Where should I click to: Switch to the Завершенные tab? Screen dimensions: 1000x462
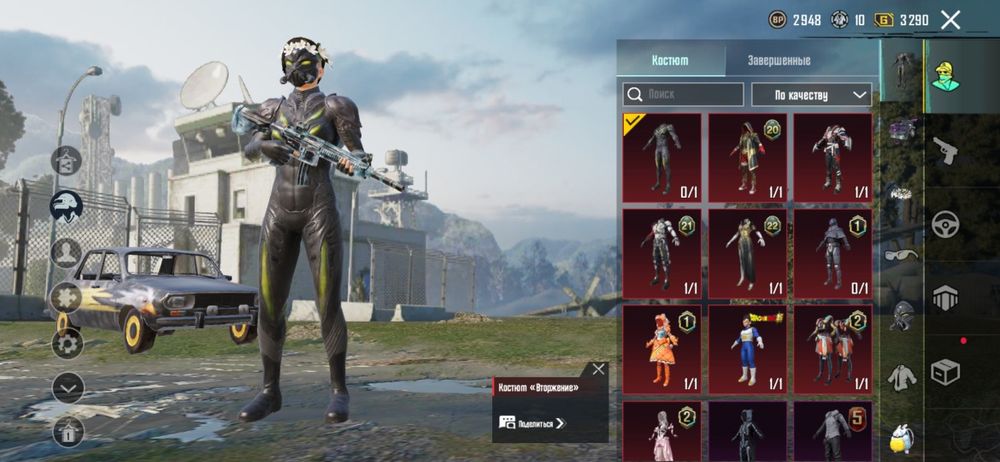coord(779,60)
